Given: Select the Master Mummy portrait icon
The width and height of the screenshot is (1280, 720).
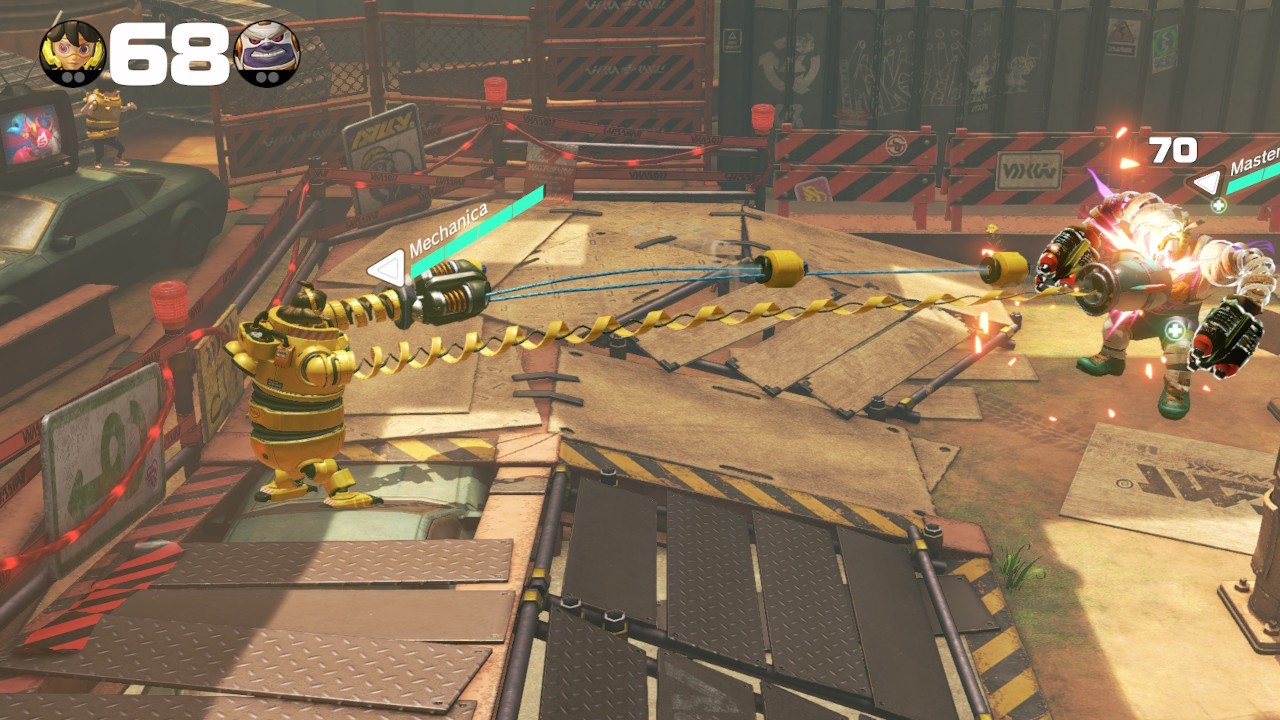Looking at the screenshot, I should pyautogui.click(x=267, y=53).
